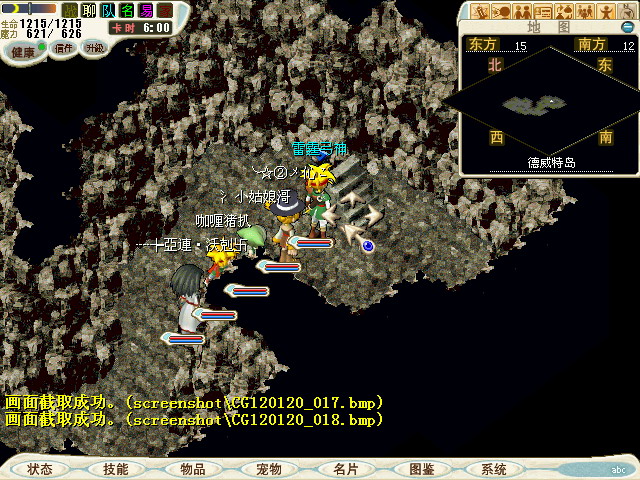Toggle the 聊 chat switch
Viewport: 640px width, 480px height.
pos(89,10)
